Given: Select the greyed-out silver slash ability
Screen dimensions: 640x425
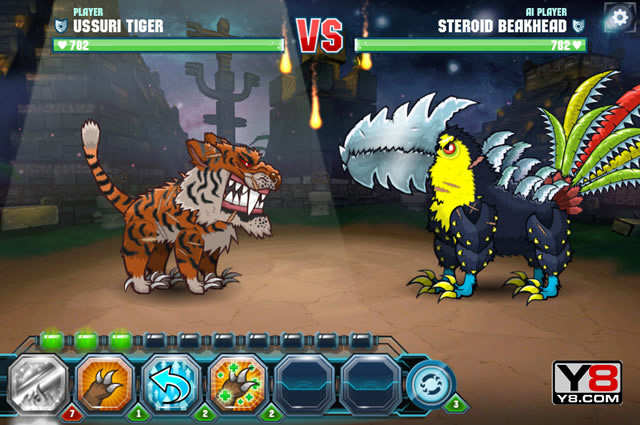Looking at the screenshot, I should coord(38,382).
